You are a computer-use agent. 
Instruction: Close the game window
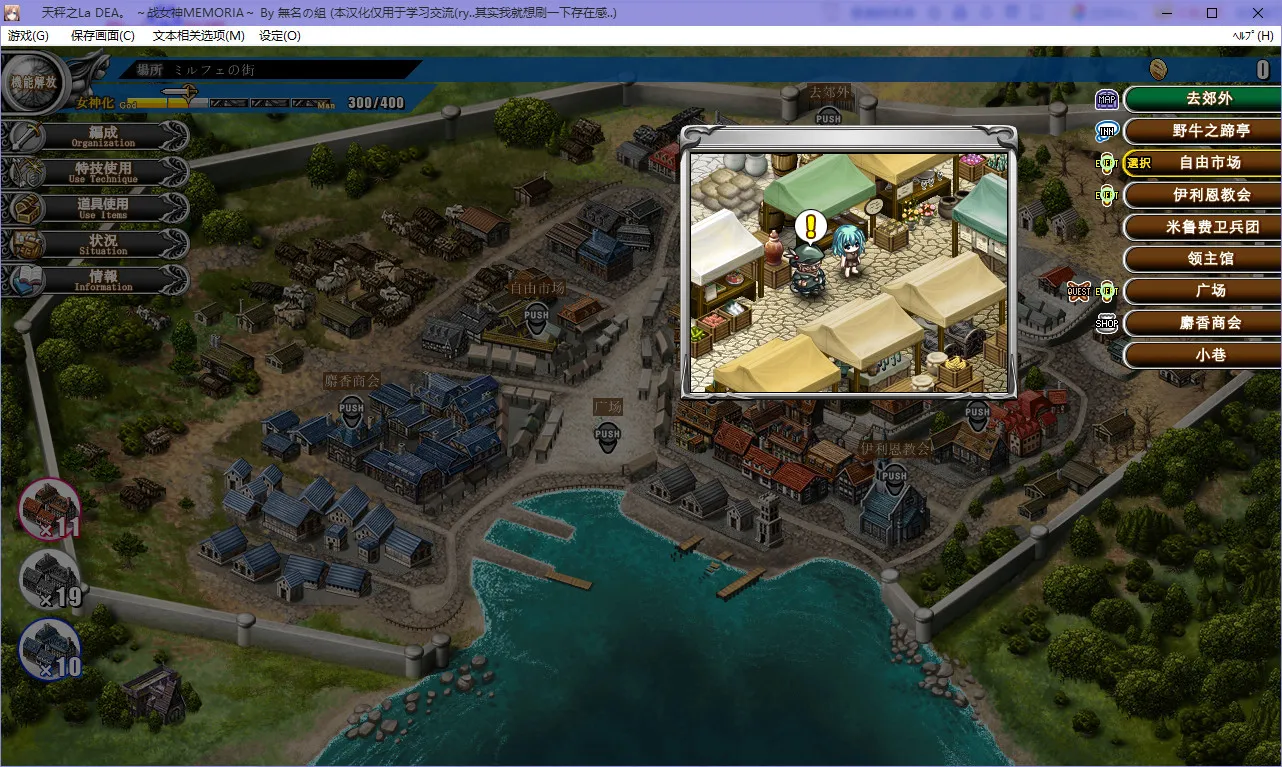[1257, 13]
